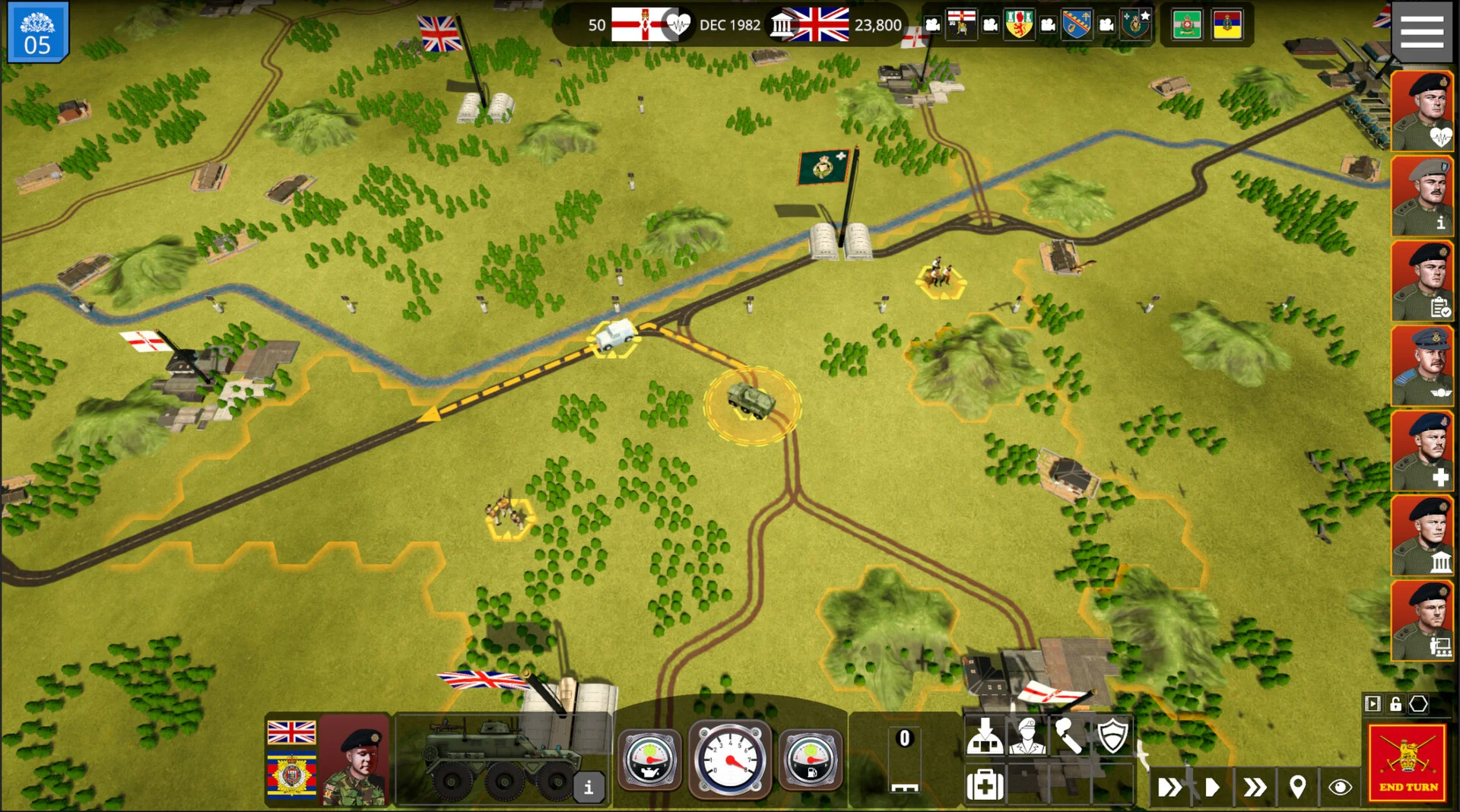Show the selected vehicle's info
Image resolution: width=1460 pixels, height=812 pixels.
588,788
